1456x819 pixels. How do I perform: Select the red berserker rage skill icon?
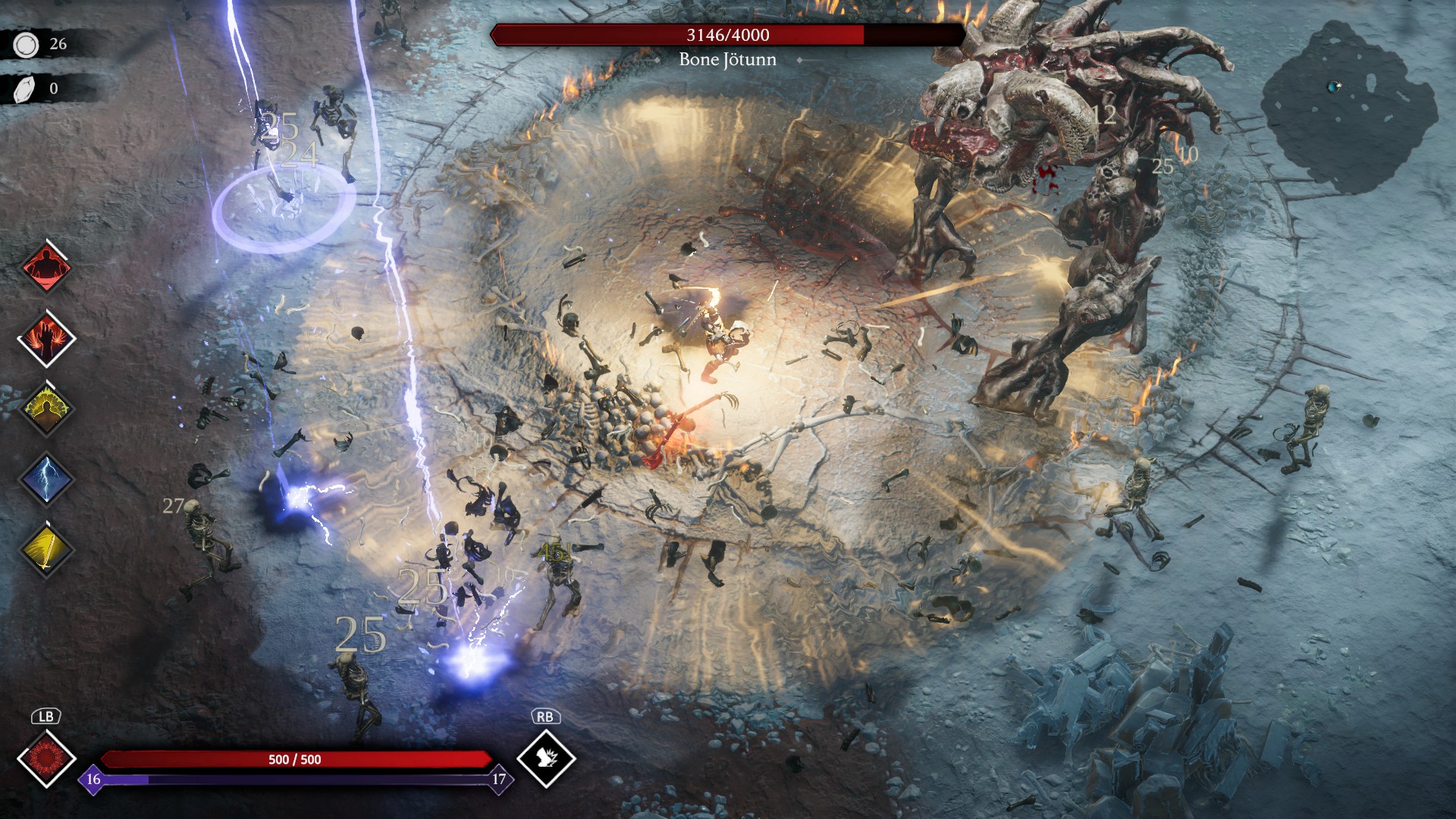point(47,268)
